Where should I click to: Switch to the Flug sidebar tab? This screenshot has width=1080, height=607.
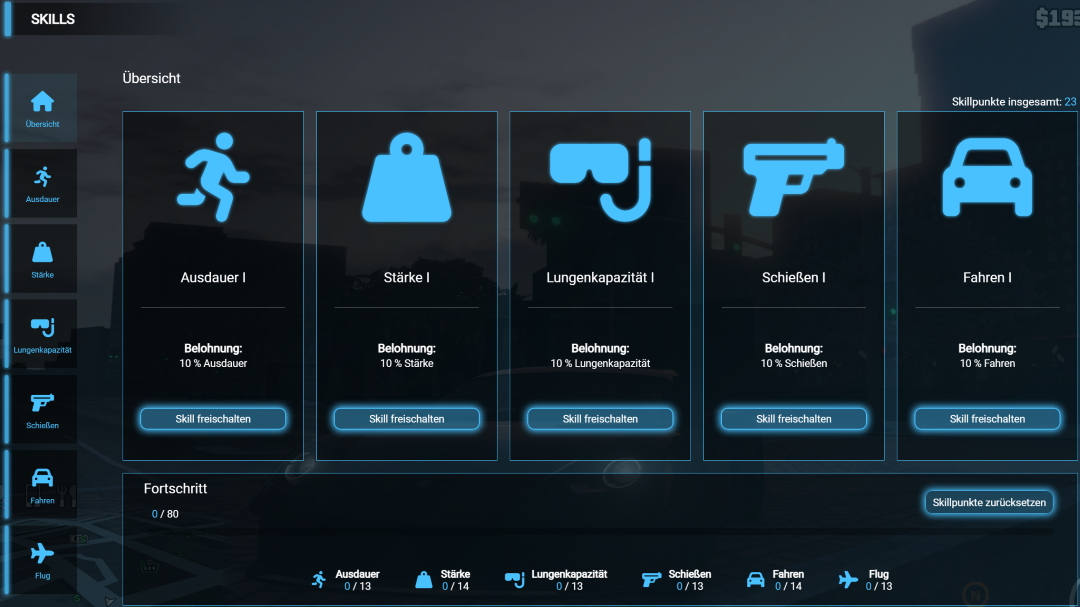(42, 560)
